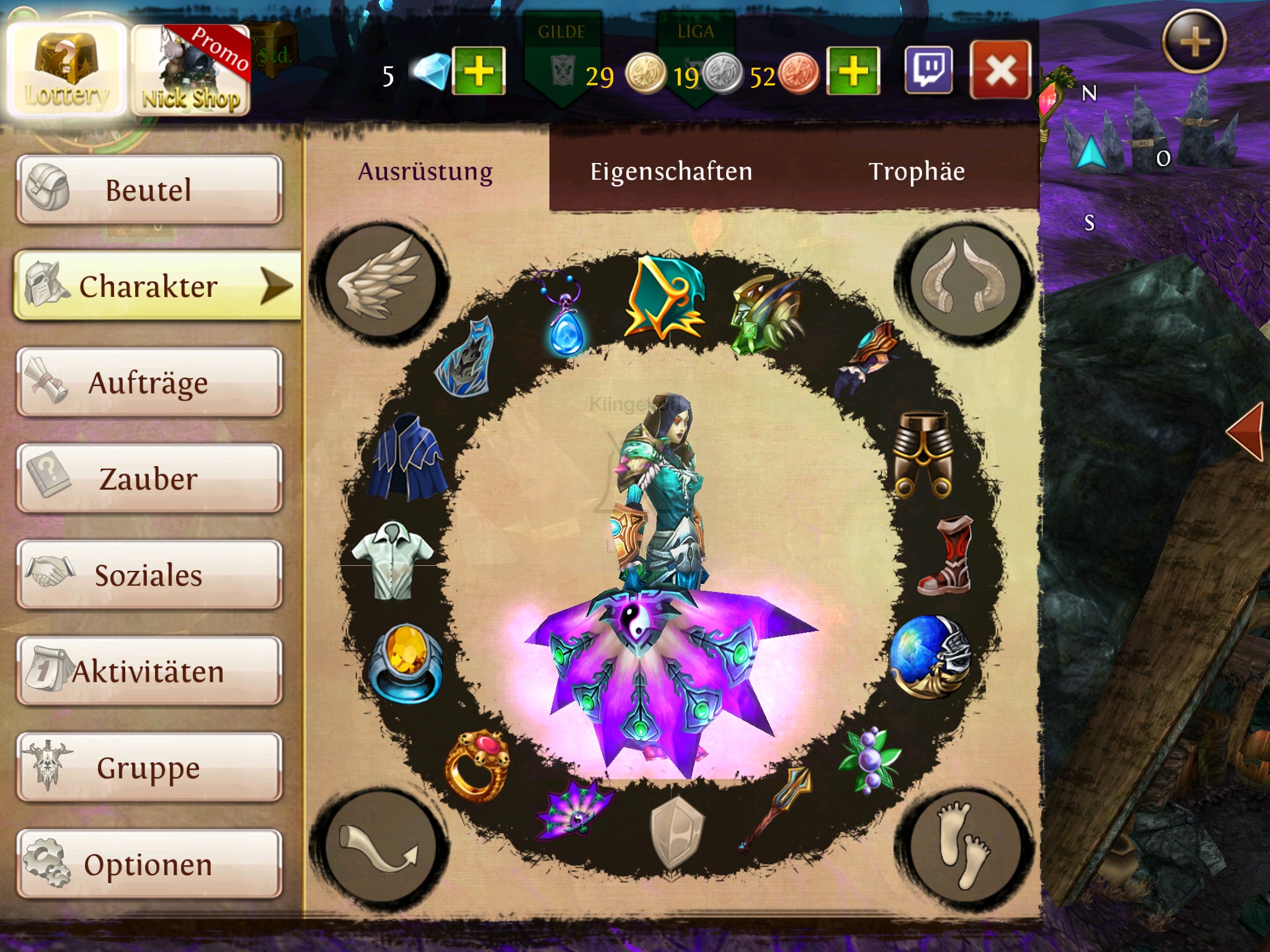
Task: Select the brown leg armor slot
Action: coord(923,454)
